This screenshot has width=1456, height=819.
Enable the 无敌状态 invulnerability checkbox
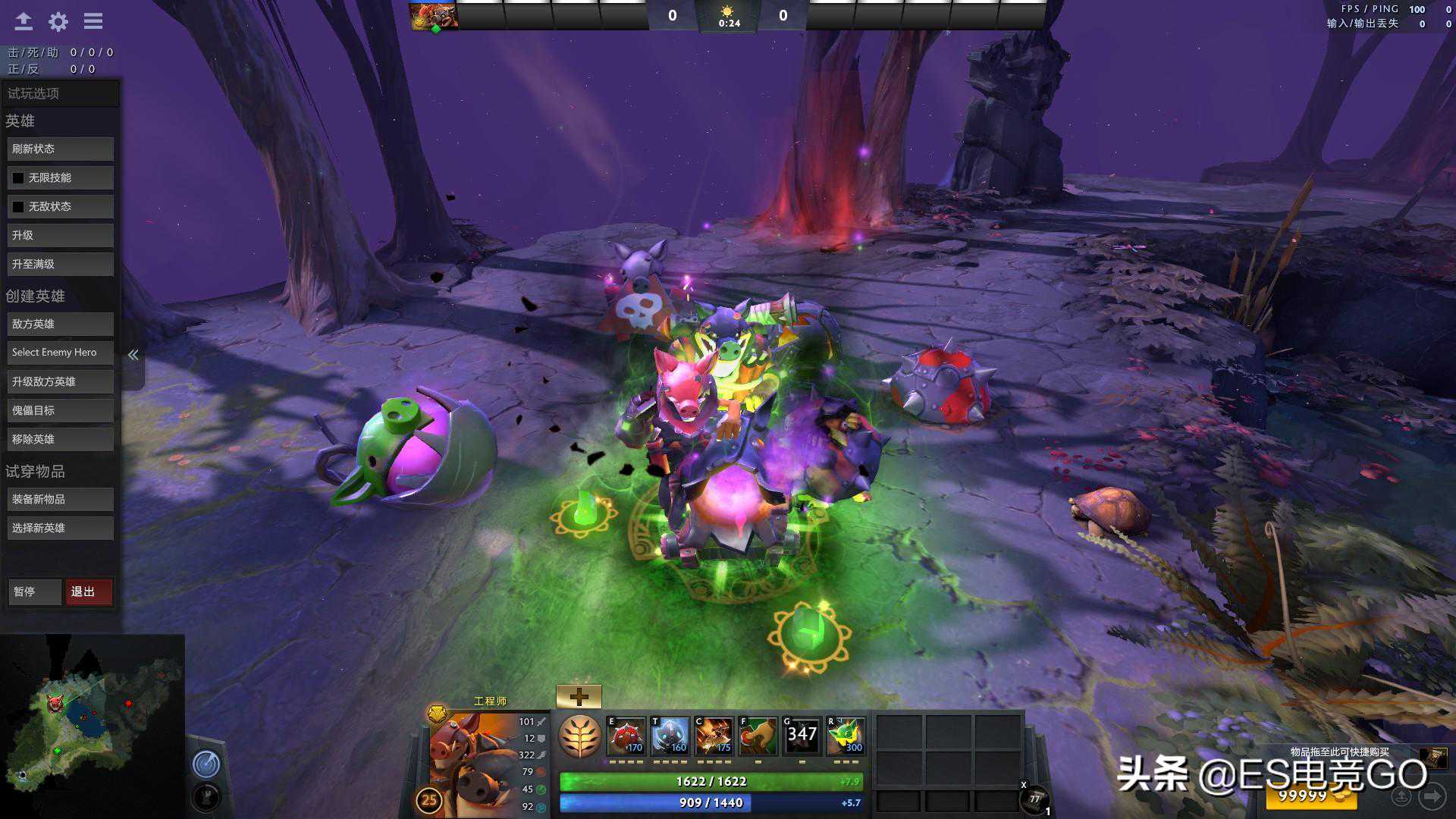[18, 207]
